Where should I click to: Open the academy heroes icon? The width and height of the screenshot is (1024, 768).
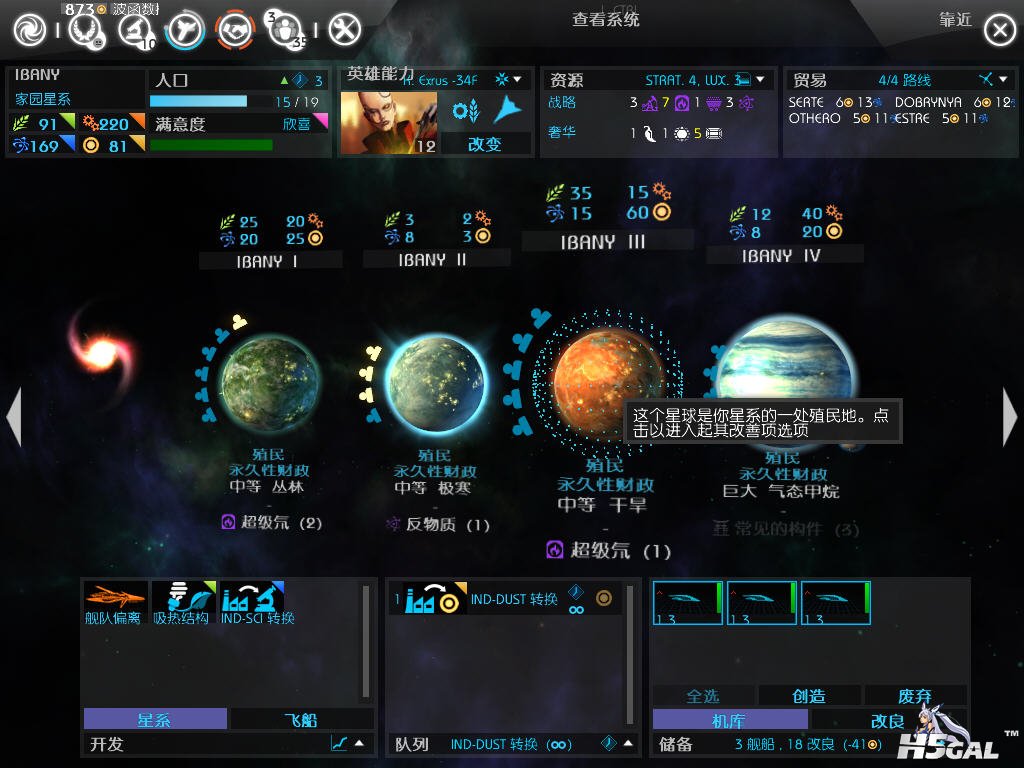(286, 30)
